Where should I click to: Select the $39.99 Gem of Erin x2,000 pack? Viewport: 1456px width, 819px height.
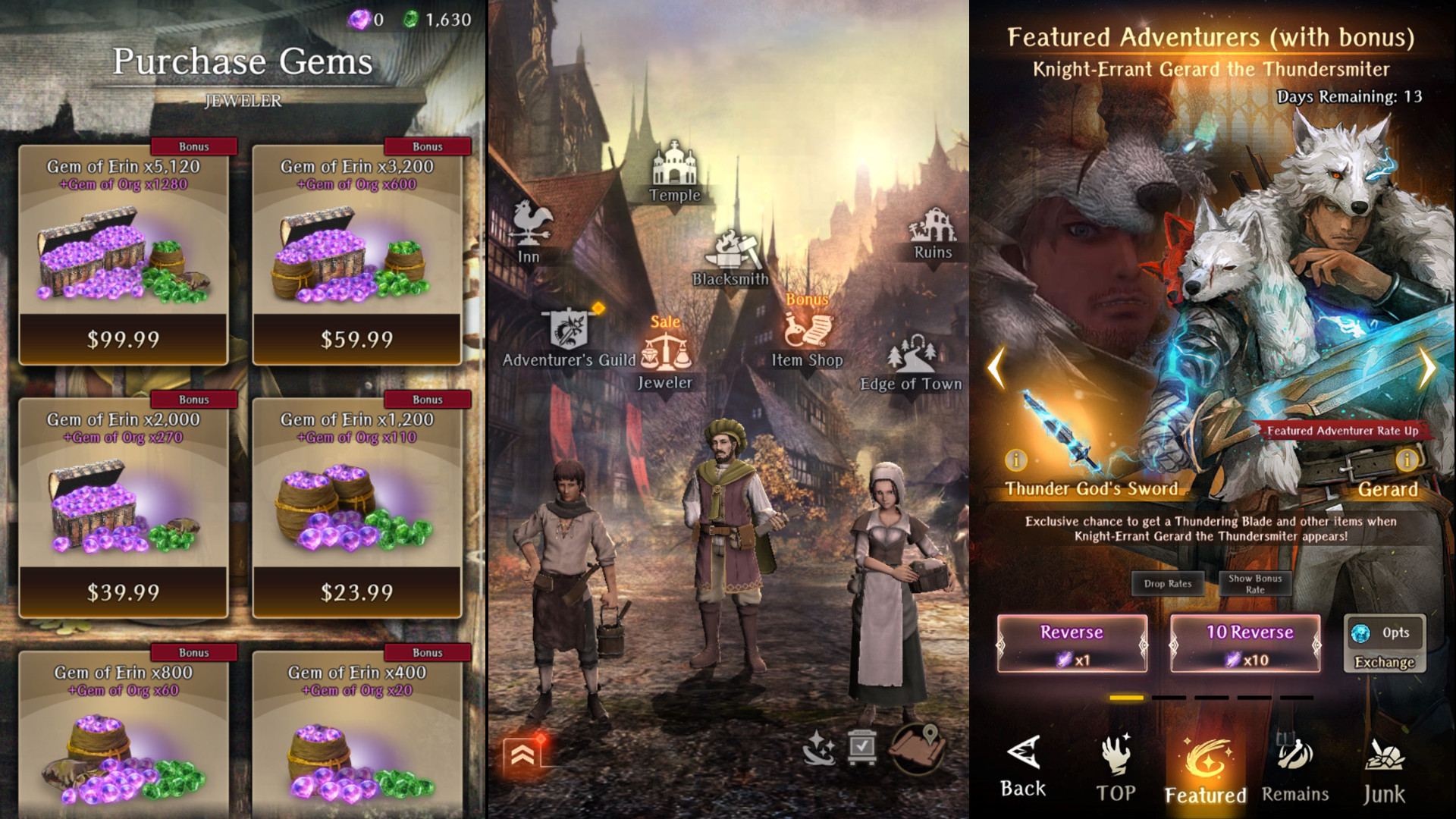124,591
